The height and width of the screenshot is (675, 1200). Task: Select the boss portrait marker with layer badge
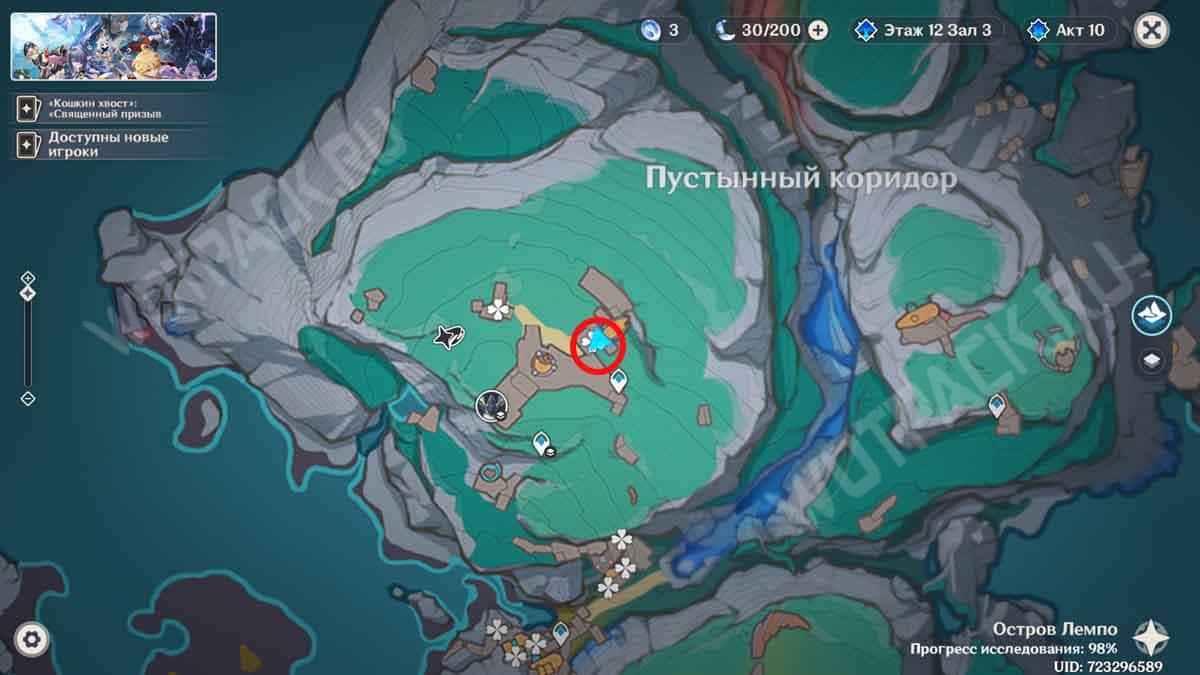tap(491, 404)
